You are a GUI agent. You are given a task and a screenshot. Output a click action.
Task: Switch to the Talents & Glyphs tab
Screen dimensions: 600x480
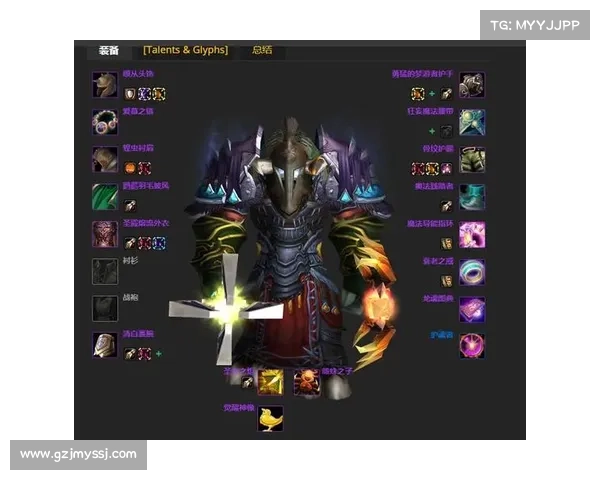[x=185, y=50]
